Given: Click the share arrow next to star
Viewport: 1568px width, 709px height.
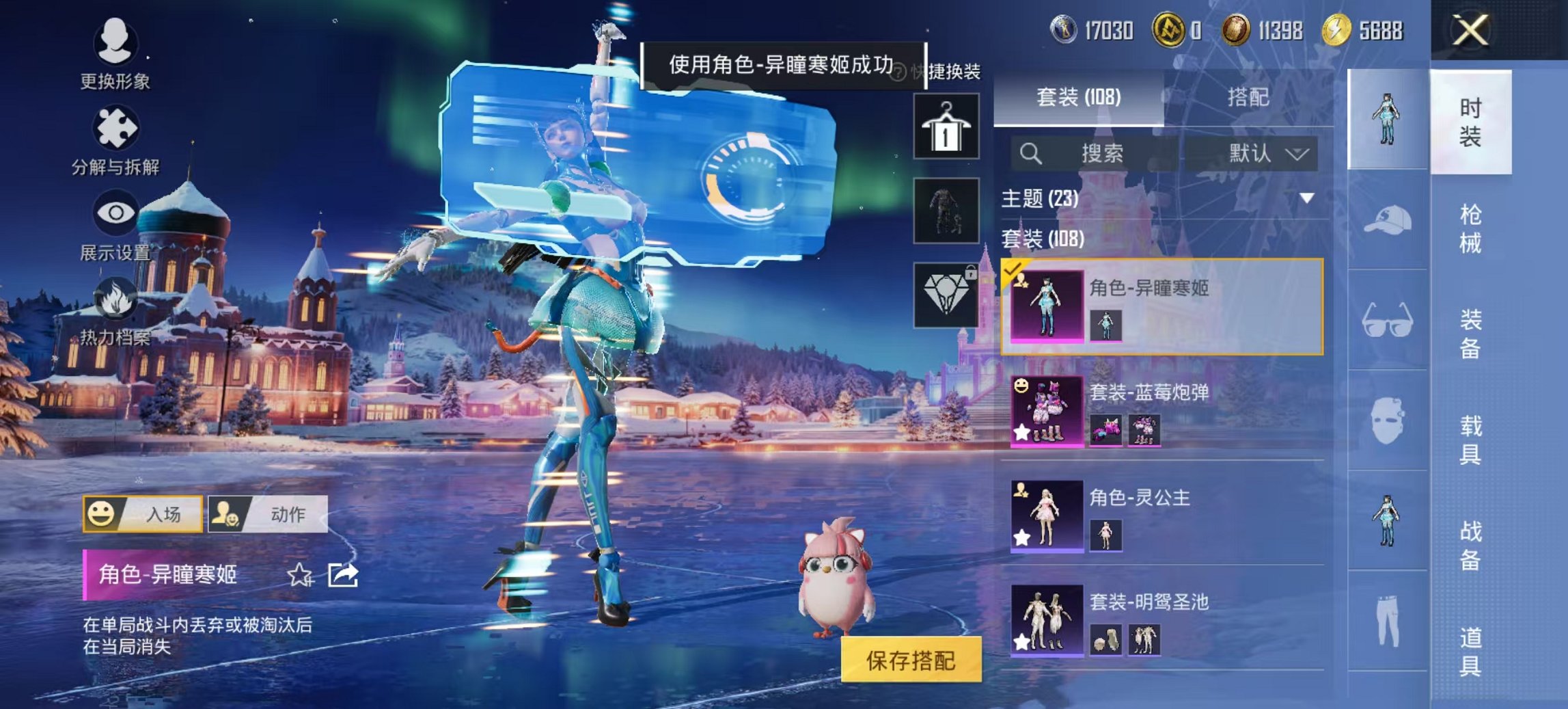Looking at the screenshot, I should click(x=342, y=576).
